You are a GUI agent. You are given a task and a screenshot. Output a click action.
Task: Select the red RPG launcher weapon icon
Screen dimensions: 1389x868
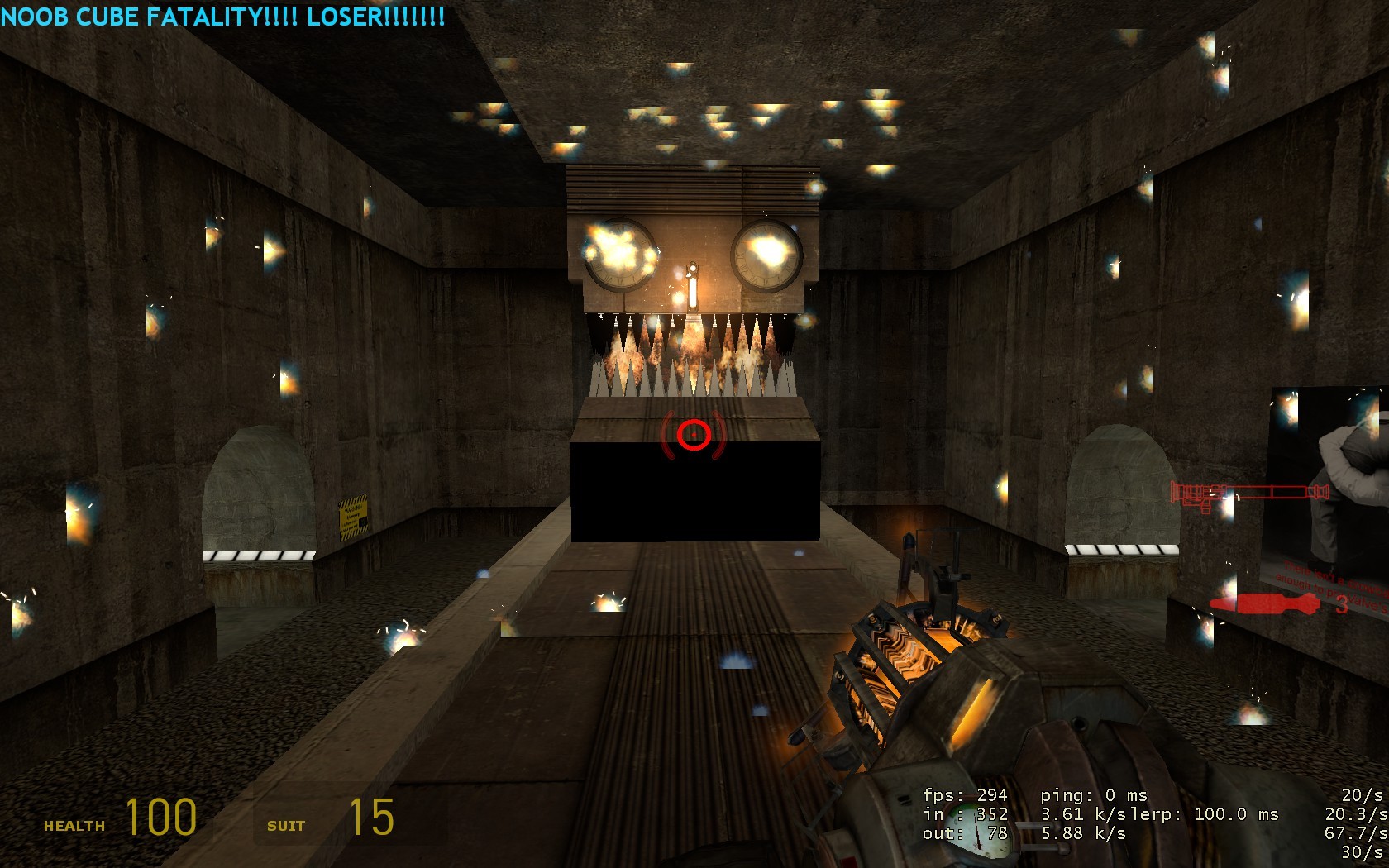(x=1248, y=494)
